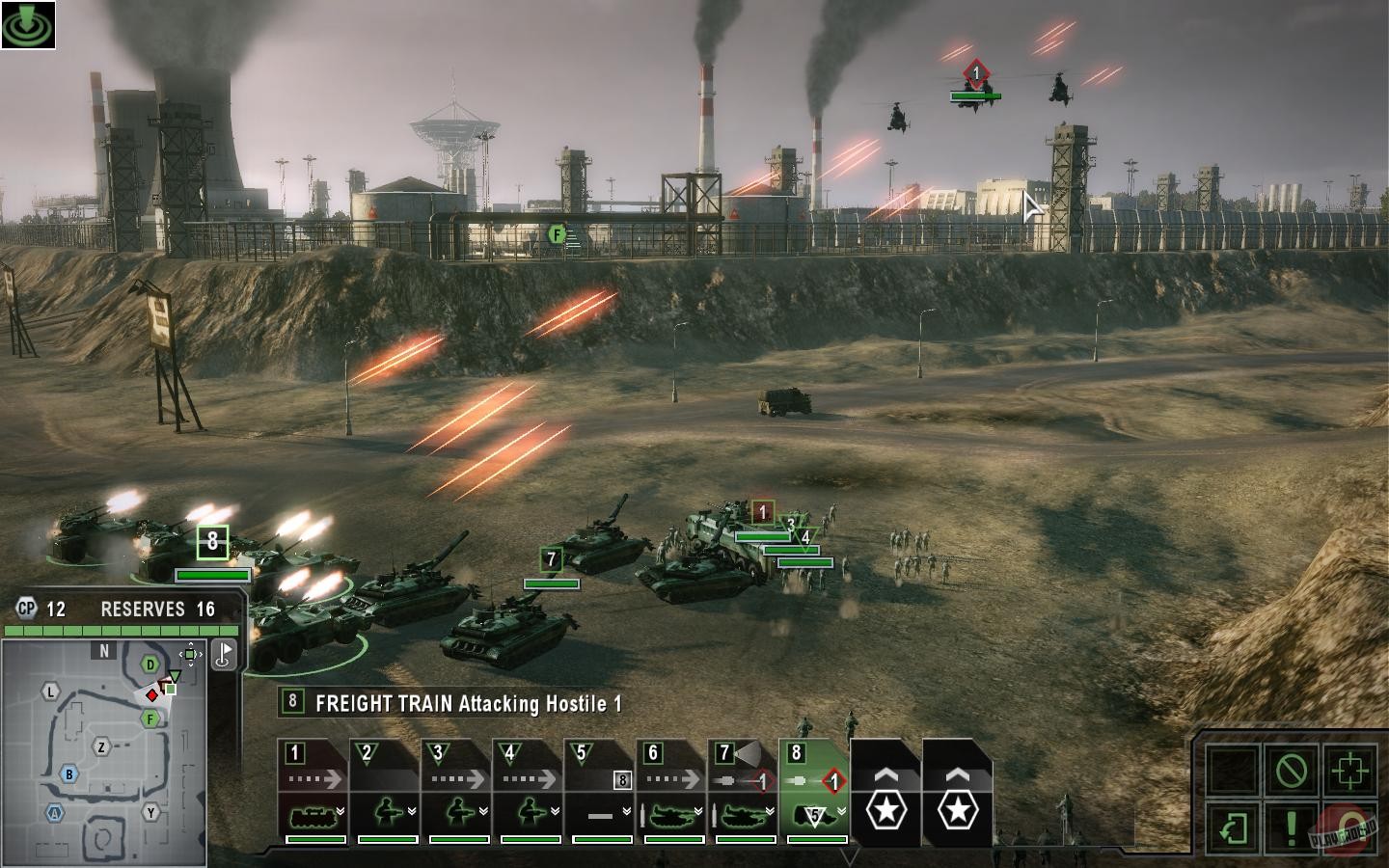Click the crosshair target command button
Image resolution: width=1389 pixels, height=868 pixels.
pyautogui.click(x=1349, y=770)
